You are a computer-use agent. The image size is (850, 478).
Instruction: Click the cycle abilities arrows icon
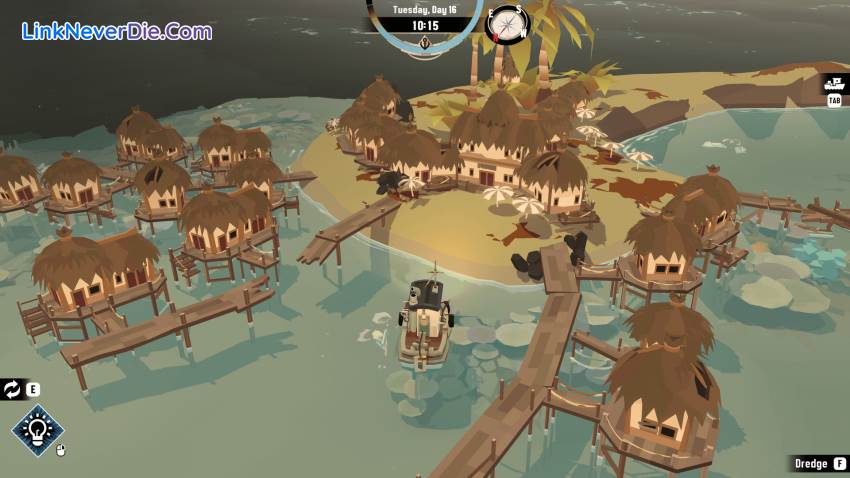click(13, 390)
